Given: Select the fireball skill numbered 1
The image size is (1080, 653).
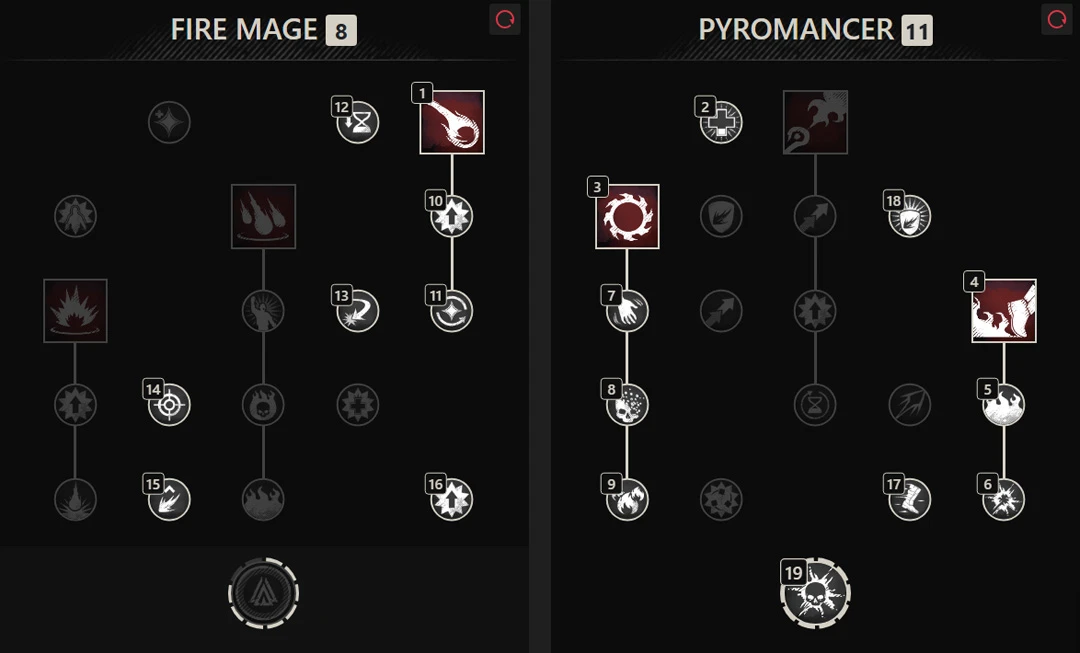Looking at the screenshot, I should (452, 123).
